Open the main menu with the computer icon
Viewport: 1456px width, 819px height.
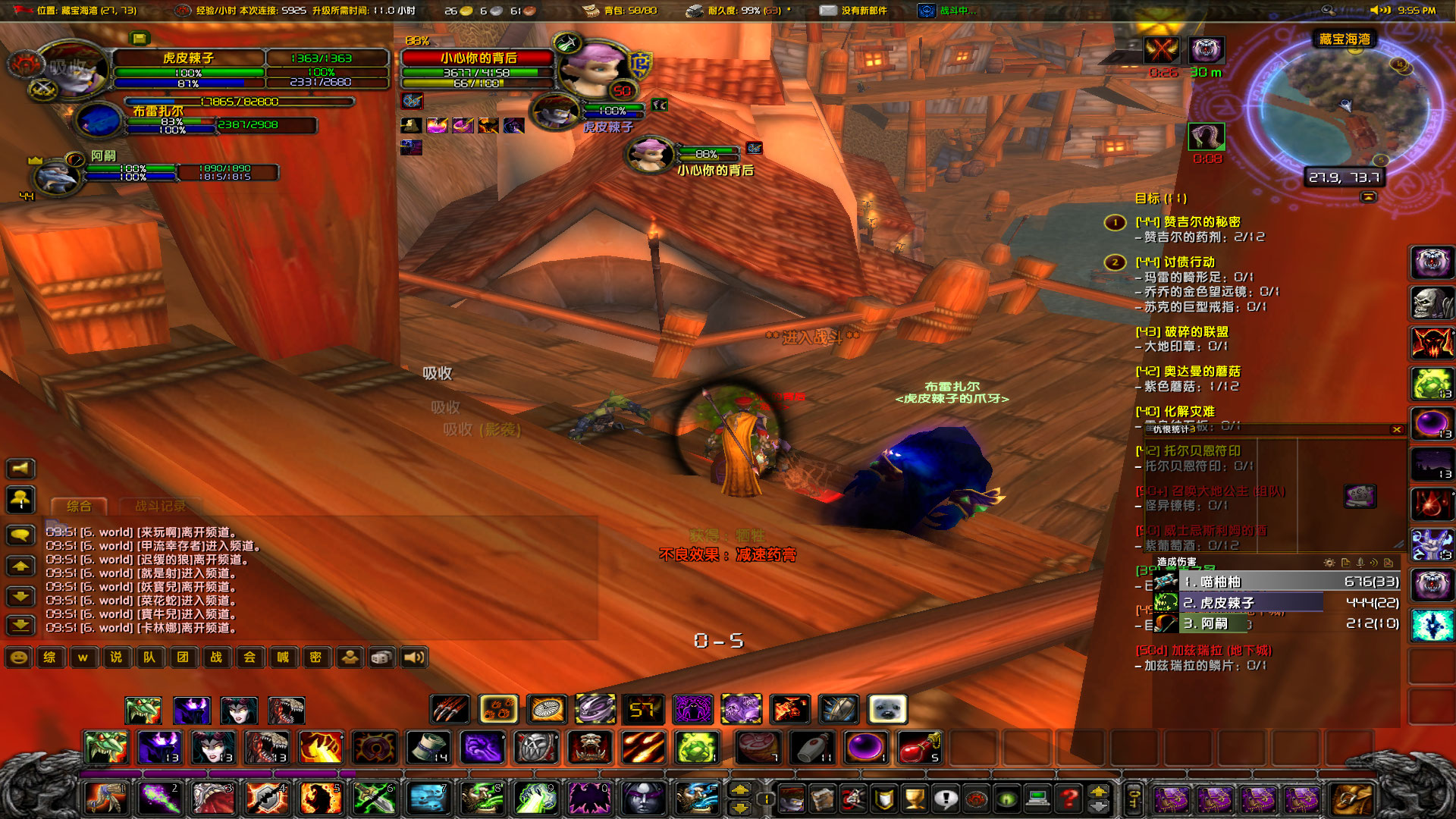(1037, 800)
